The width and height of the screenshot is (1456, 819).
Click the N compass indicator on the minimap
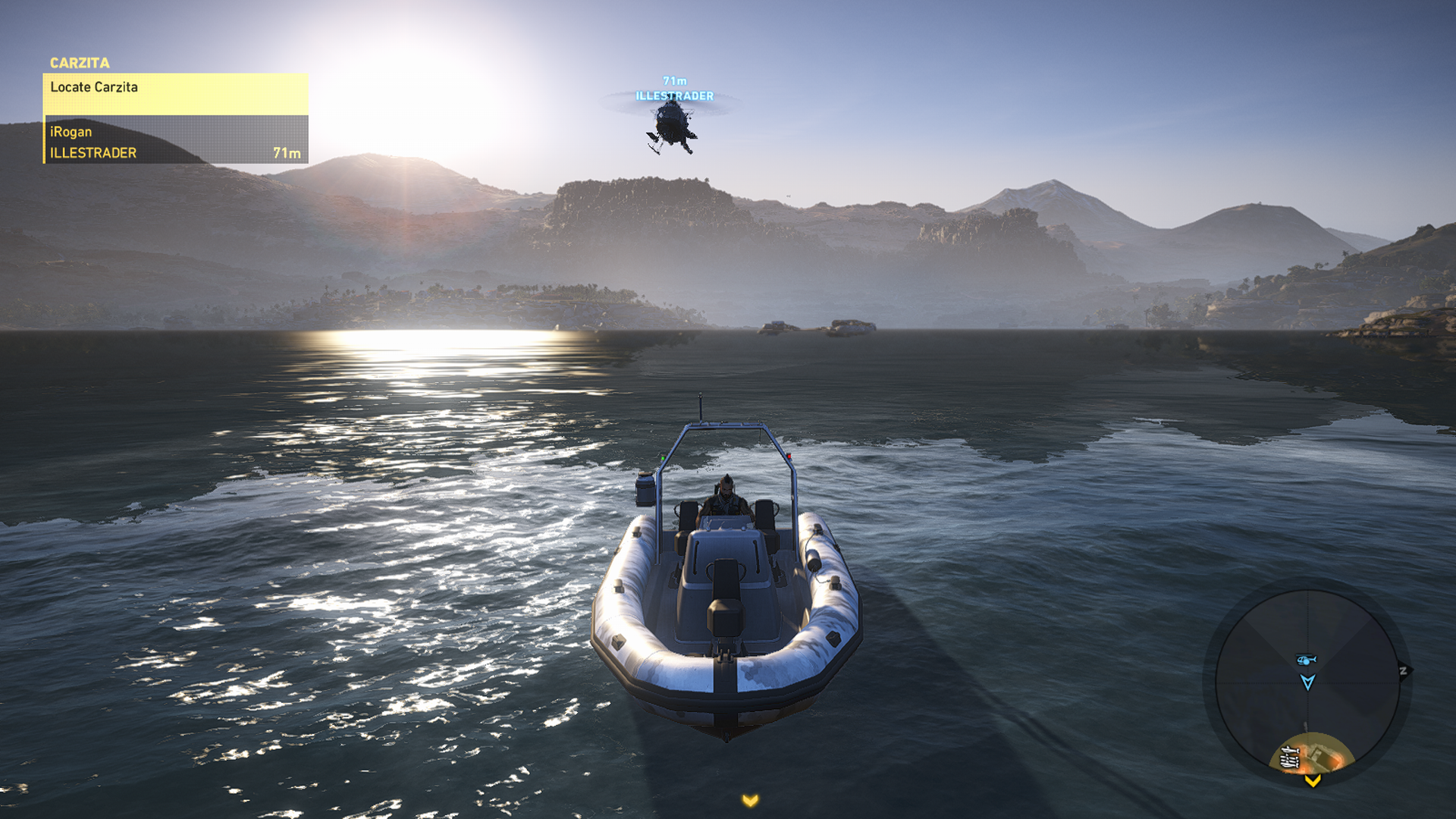tap(1404, 670)
